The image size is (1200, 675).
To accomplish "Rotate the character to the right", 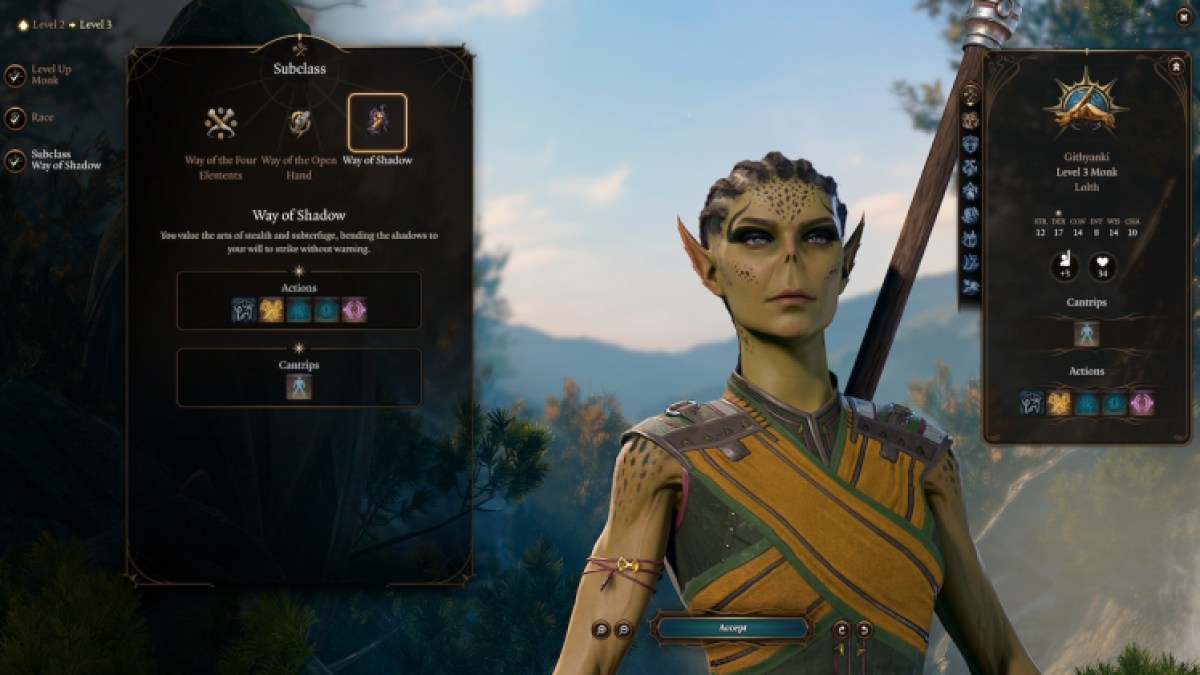I will (863, 629).
